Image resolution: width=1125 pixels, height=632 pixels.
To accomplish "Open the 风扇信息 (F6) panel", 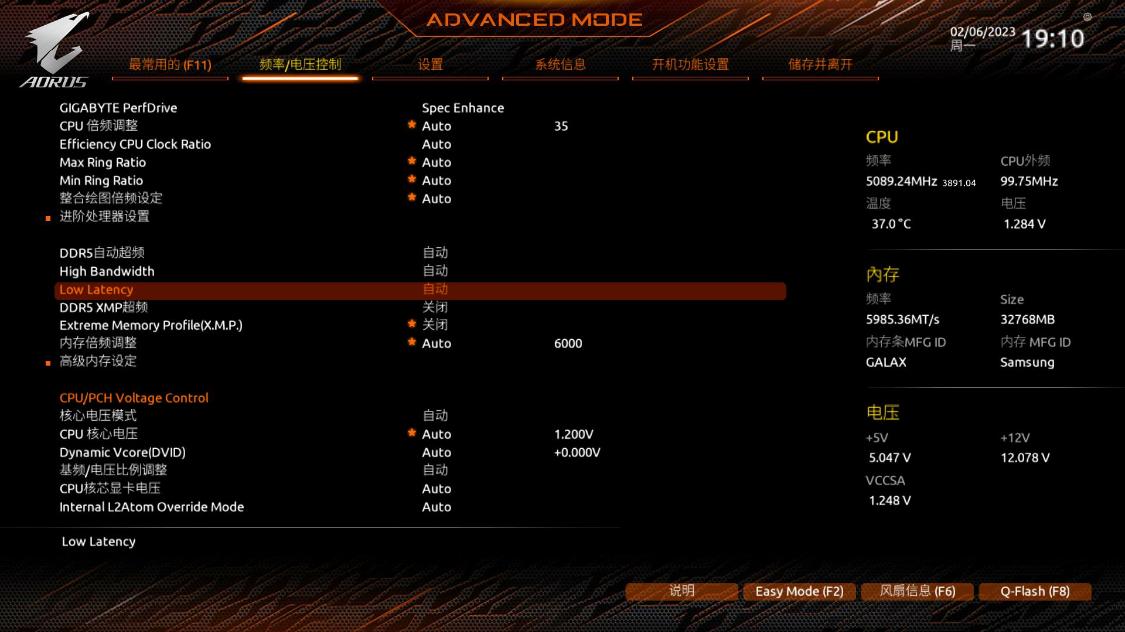I will point(917,591).
